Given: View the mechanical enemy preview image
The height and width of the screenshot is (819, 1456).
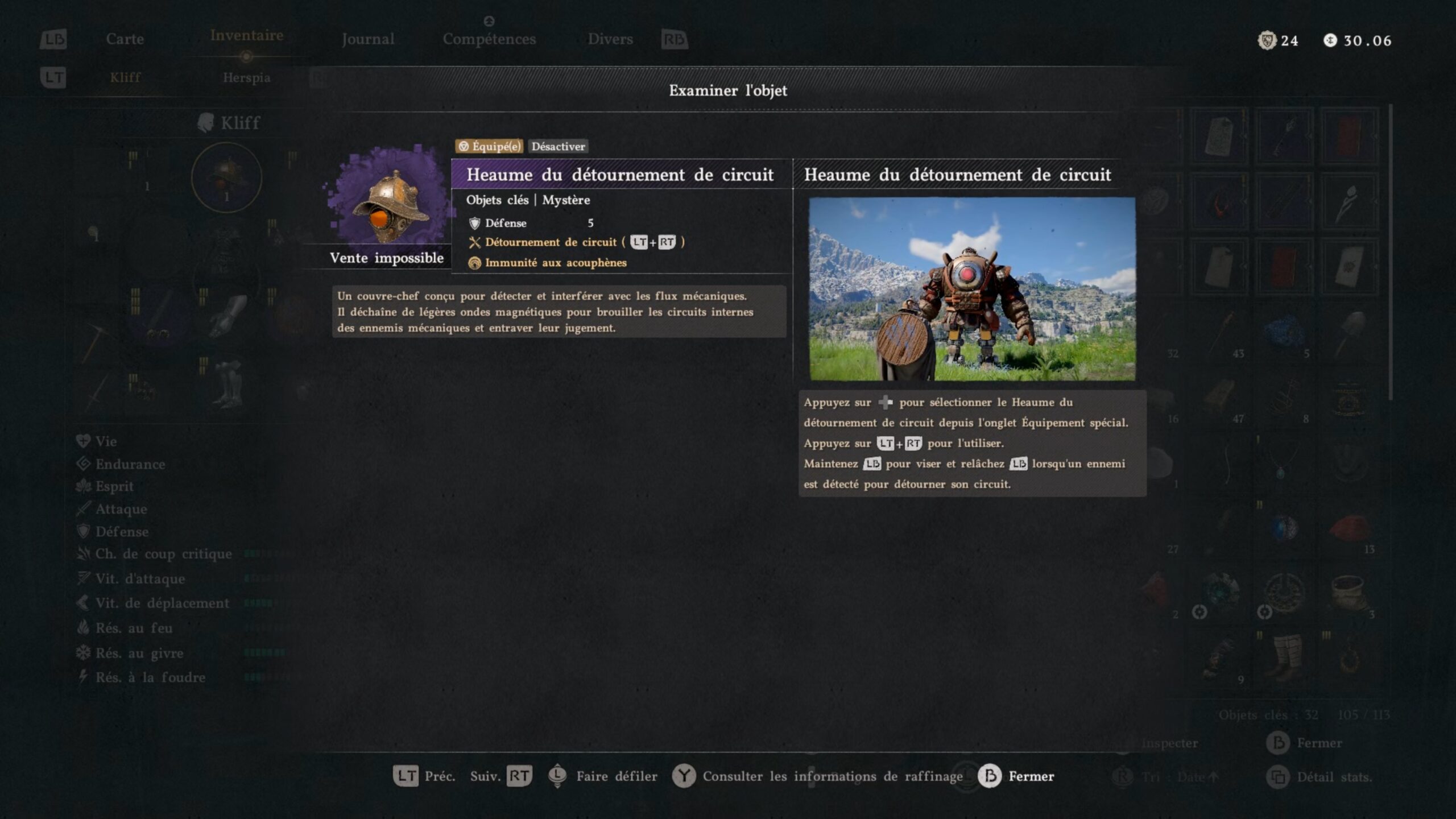Looking at the screenshot, I should [972, 289].
